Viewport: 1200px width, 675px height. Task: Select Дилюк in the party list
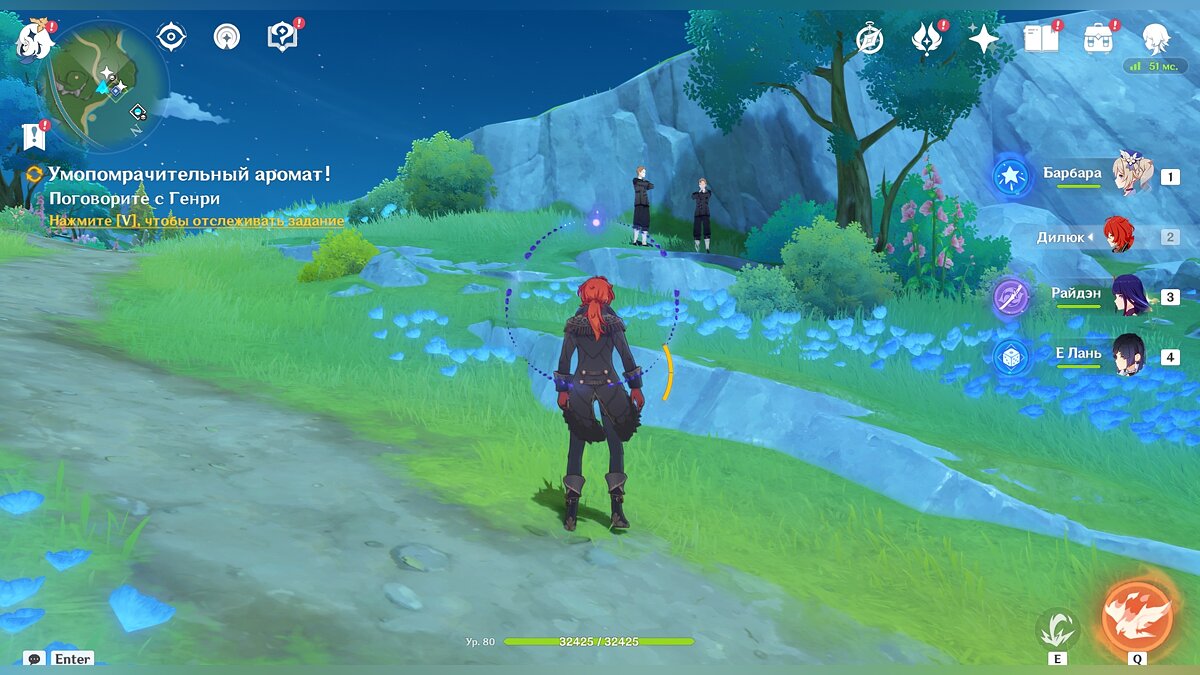pyautogui.click(x=1117, y=236)
